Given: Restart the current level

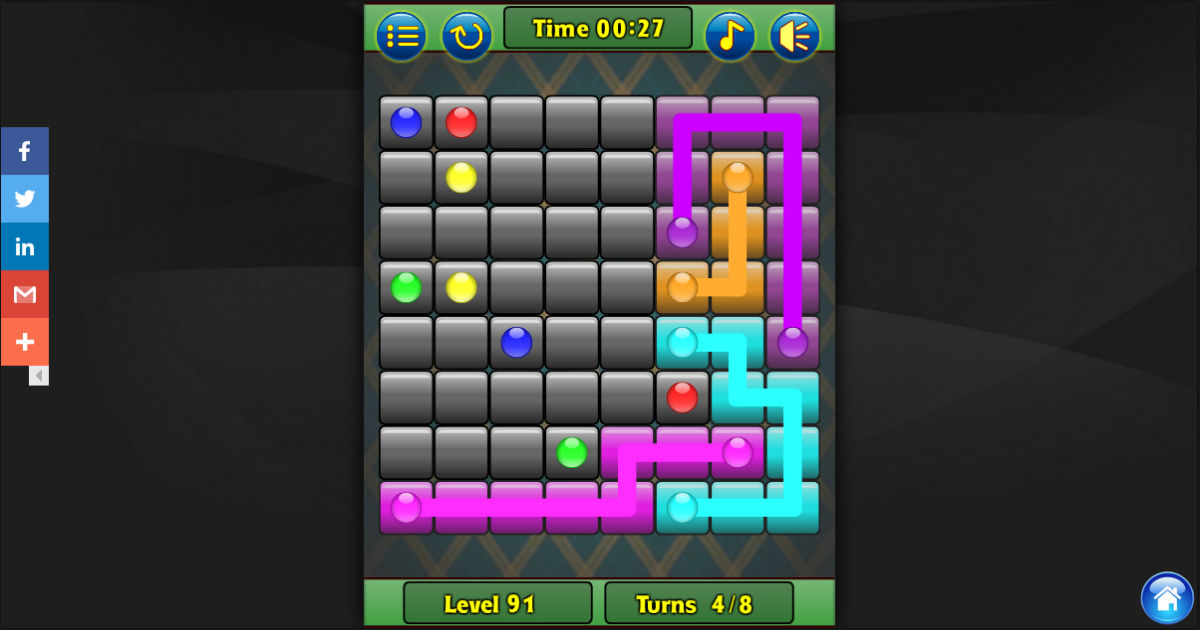Looking at the screenshot, I should (x=466, y=36).
